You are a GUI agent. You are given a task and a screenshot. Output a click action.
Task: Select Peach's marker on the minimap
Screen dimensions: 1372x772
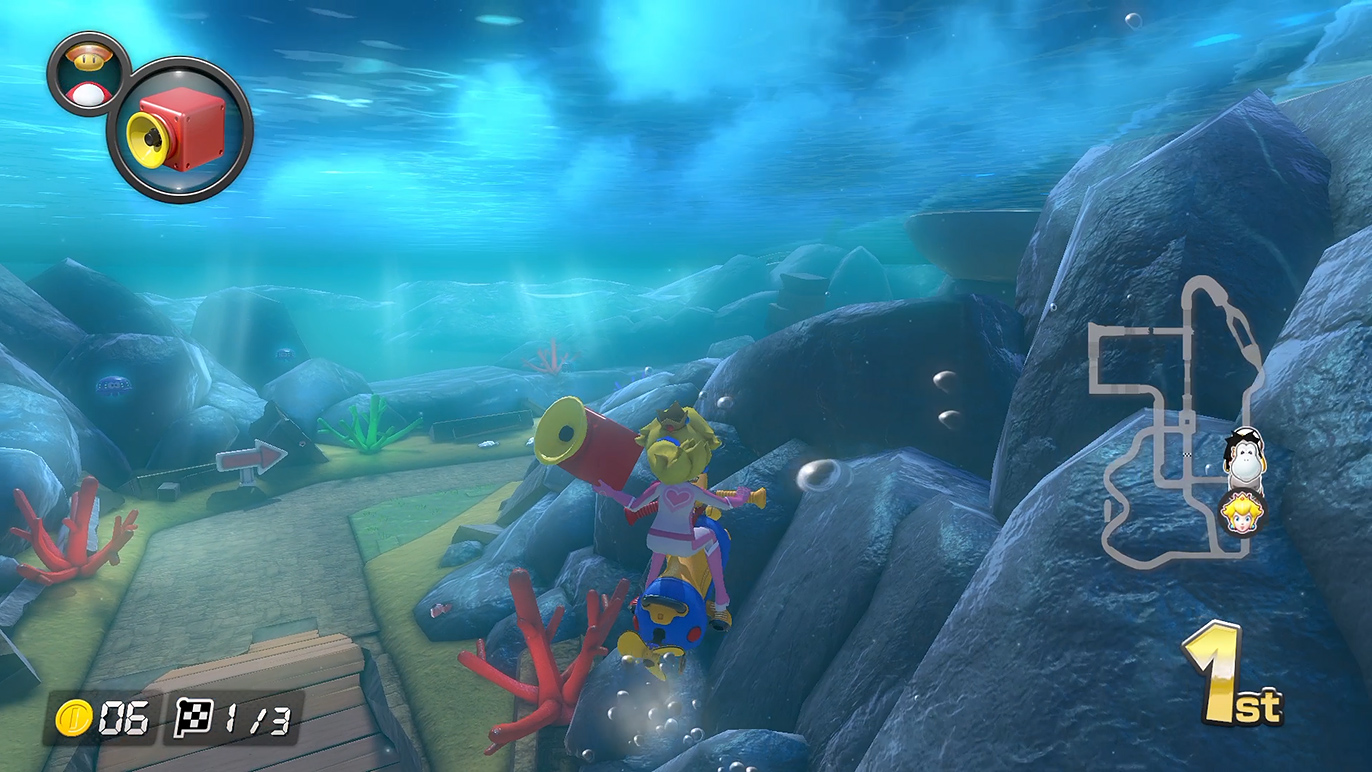click(x=1243, y=513)
